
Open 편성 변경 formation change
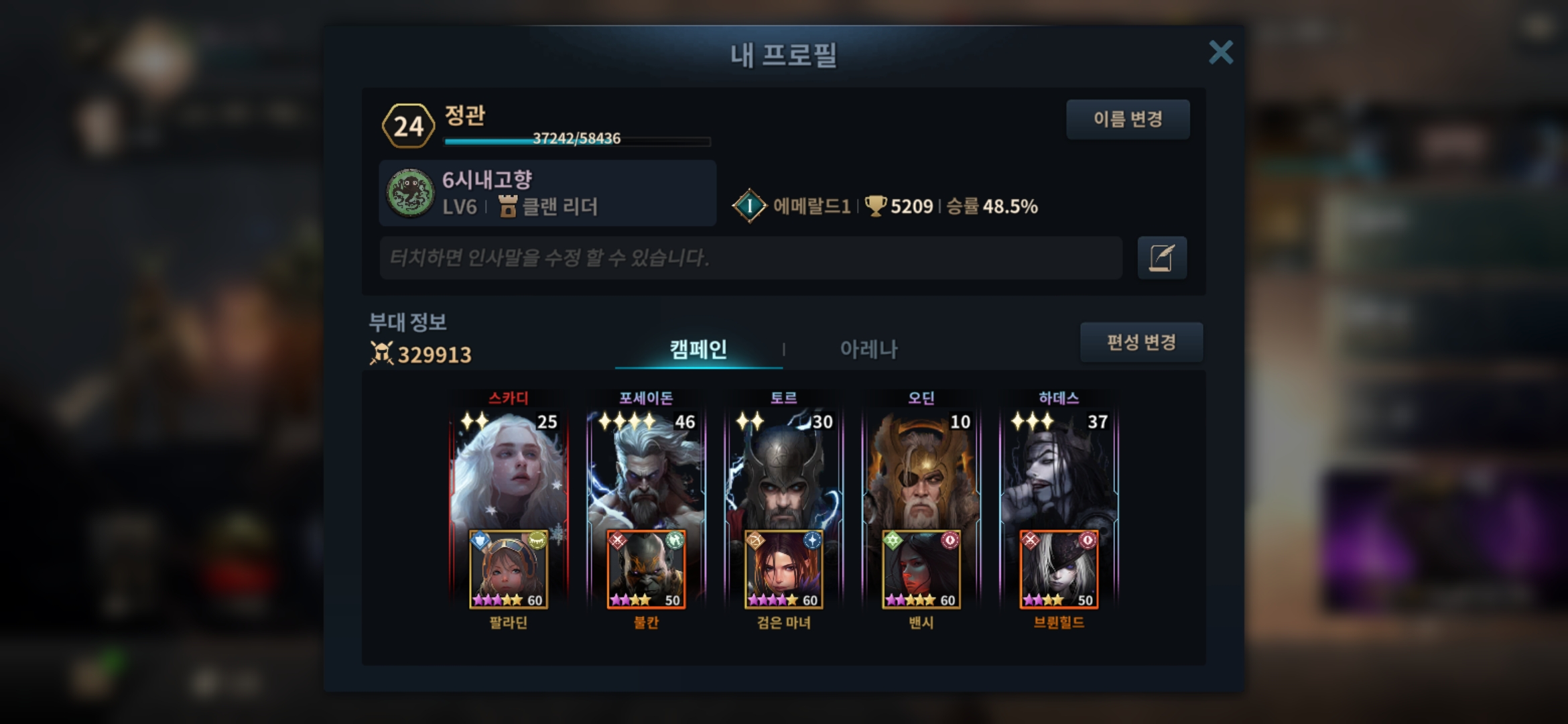click(x=1141, y=343)
